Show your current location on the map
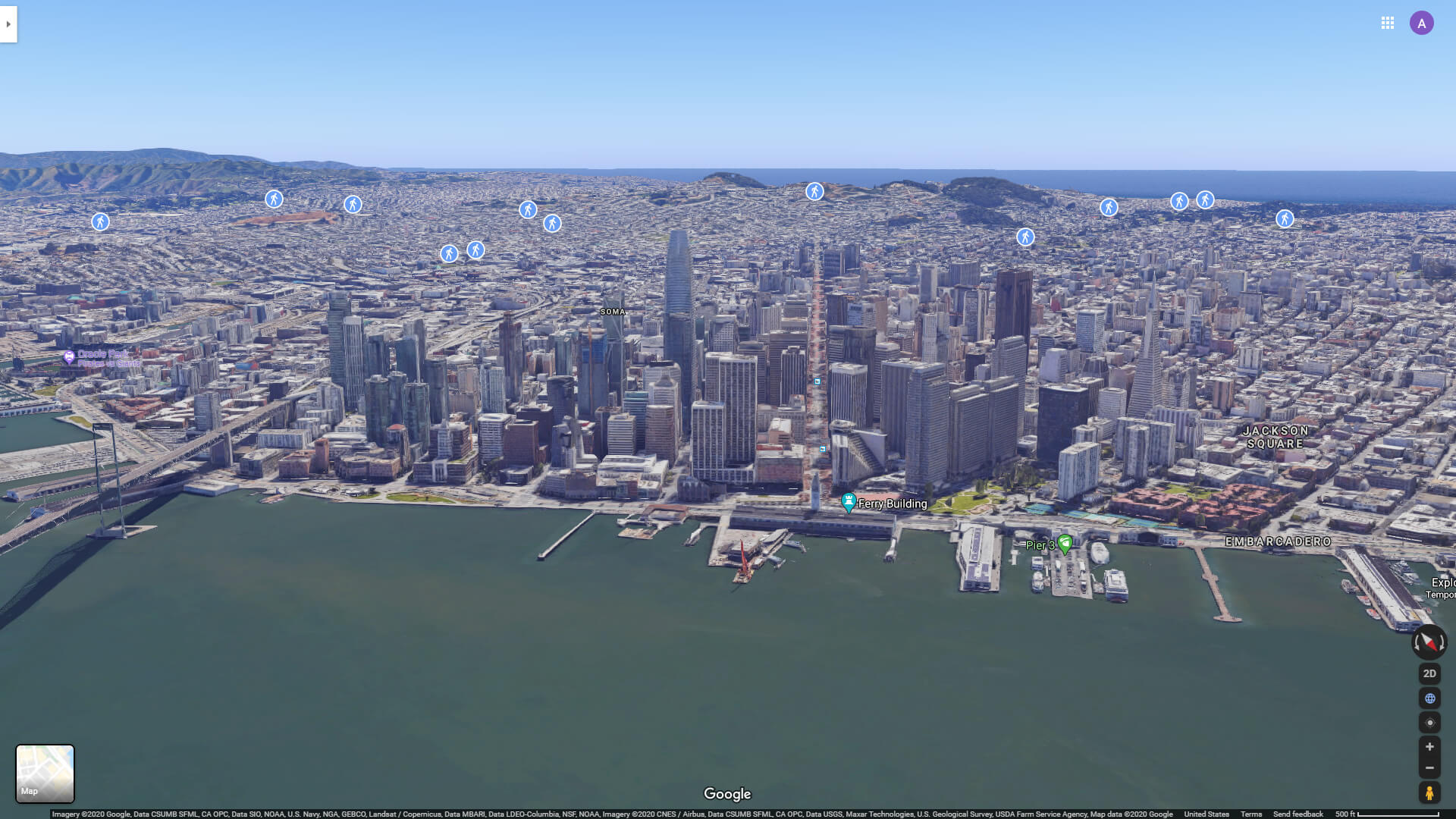This screenshot has height=819, width=1456. [1429, 722]
